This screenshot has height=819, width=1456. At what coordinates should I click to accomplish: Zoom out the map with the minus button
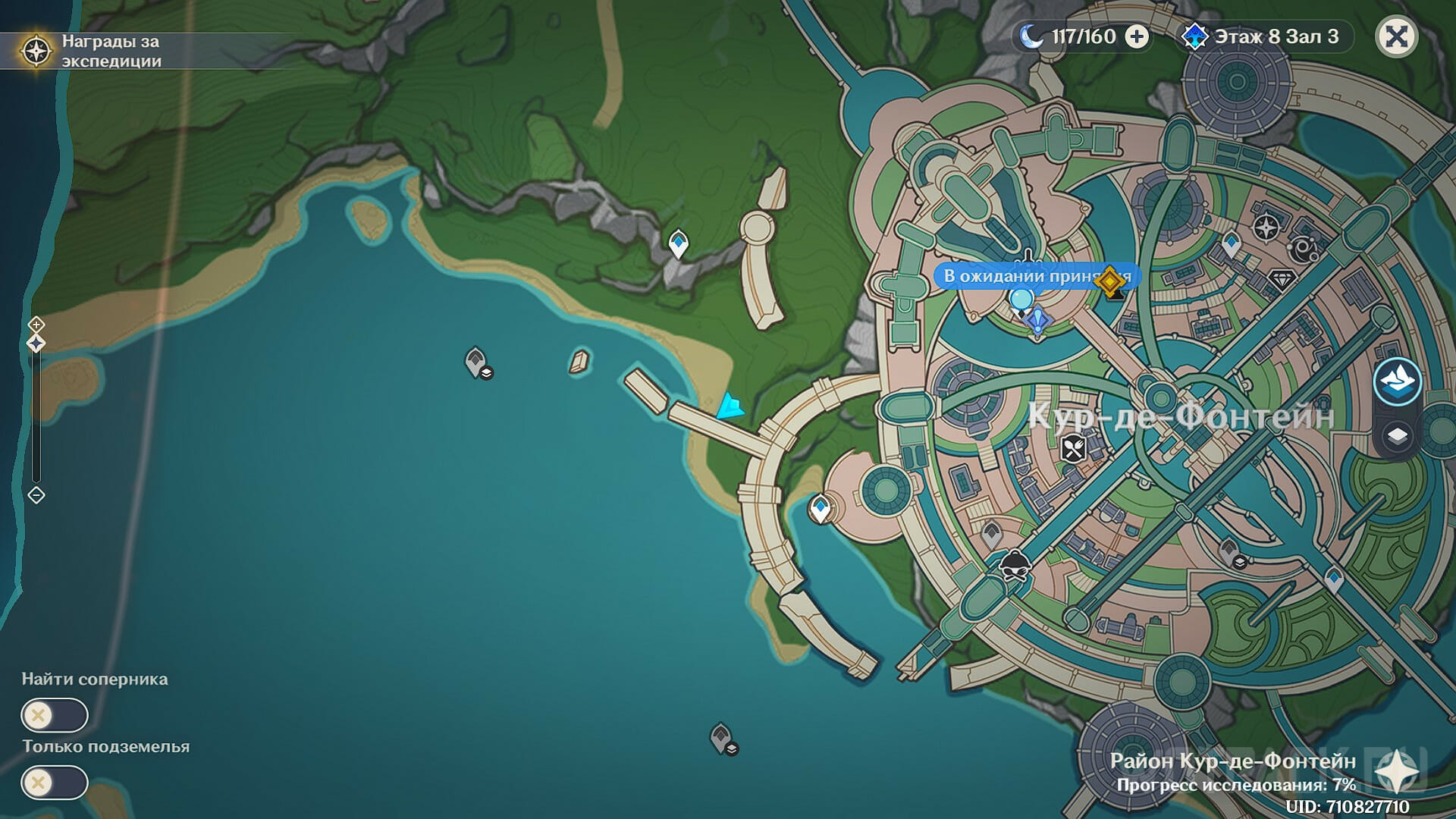36,495
